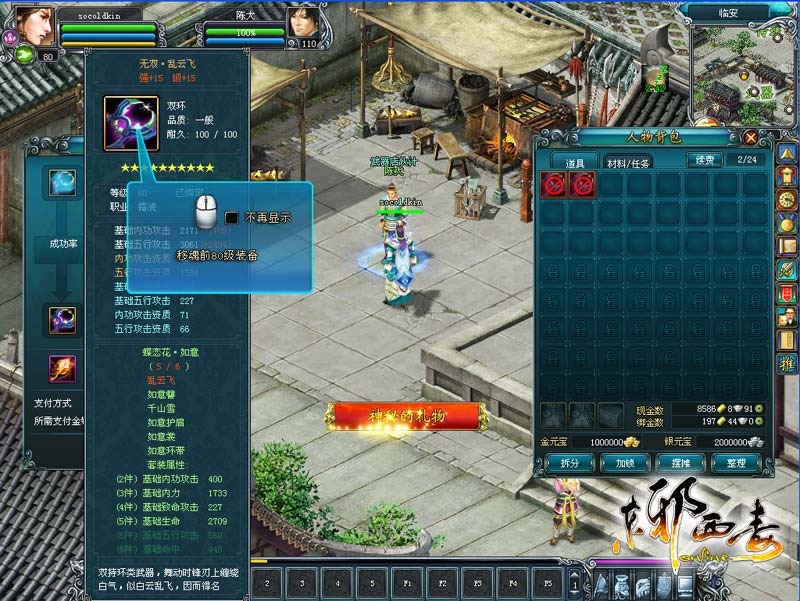Screen dimensions: 800x601
Task: Click the 加锁 lock button
Action: pyautogui.click(x=625, y=463)
